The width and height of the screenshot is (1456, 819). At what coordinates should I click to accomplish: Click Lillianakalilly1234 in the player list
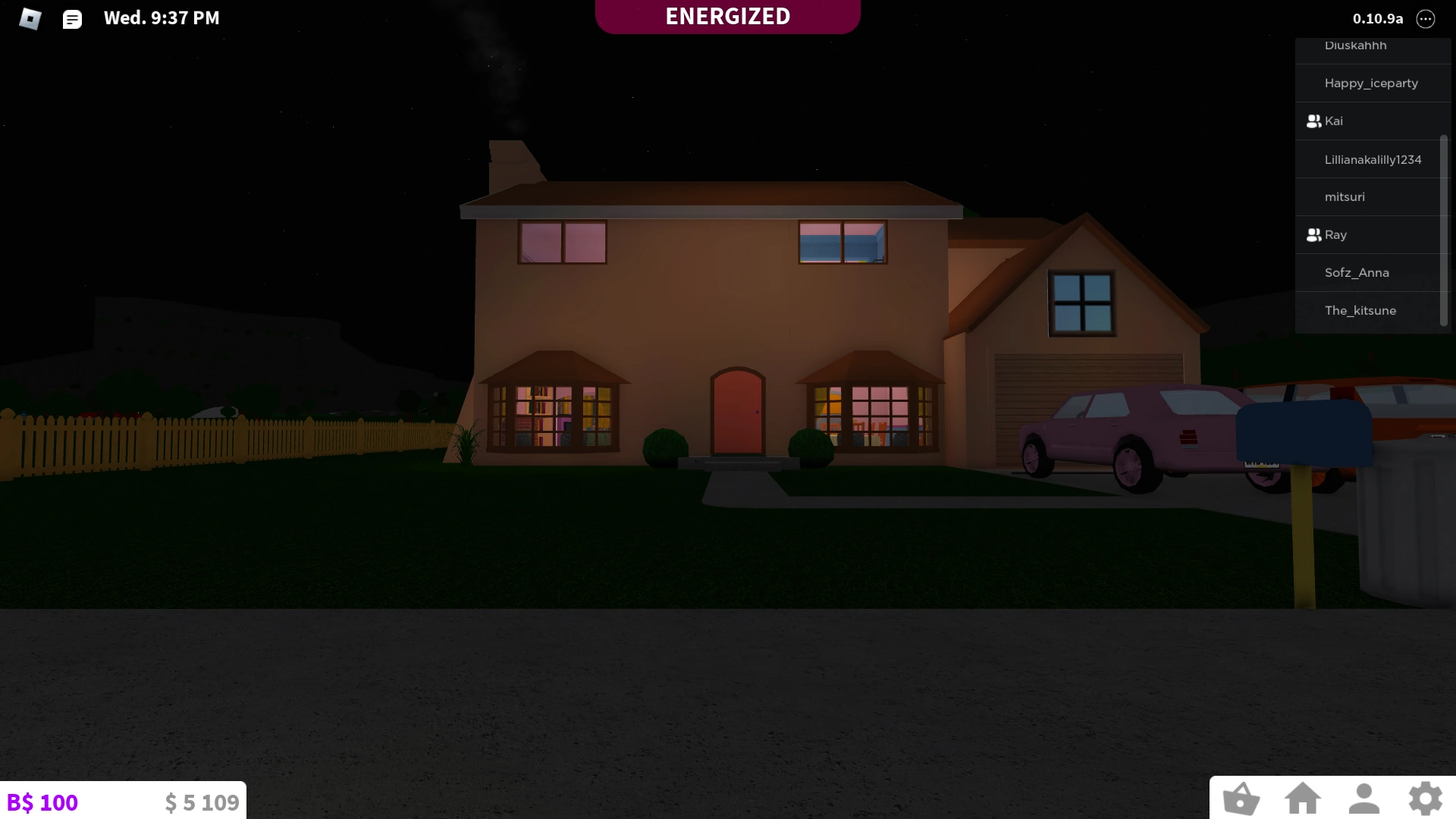pos(1373,159)
